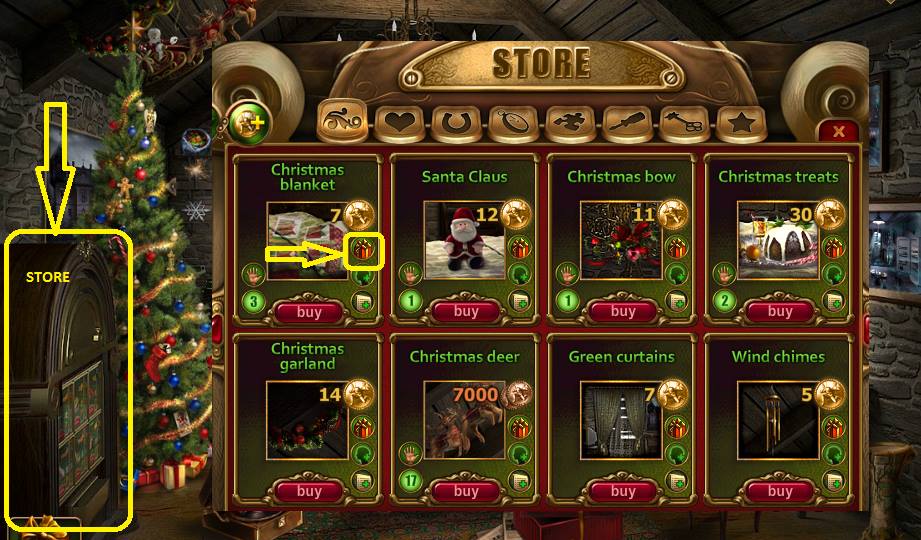
Task: Switch to the star category tab
Action: click(742, 124)
